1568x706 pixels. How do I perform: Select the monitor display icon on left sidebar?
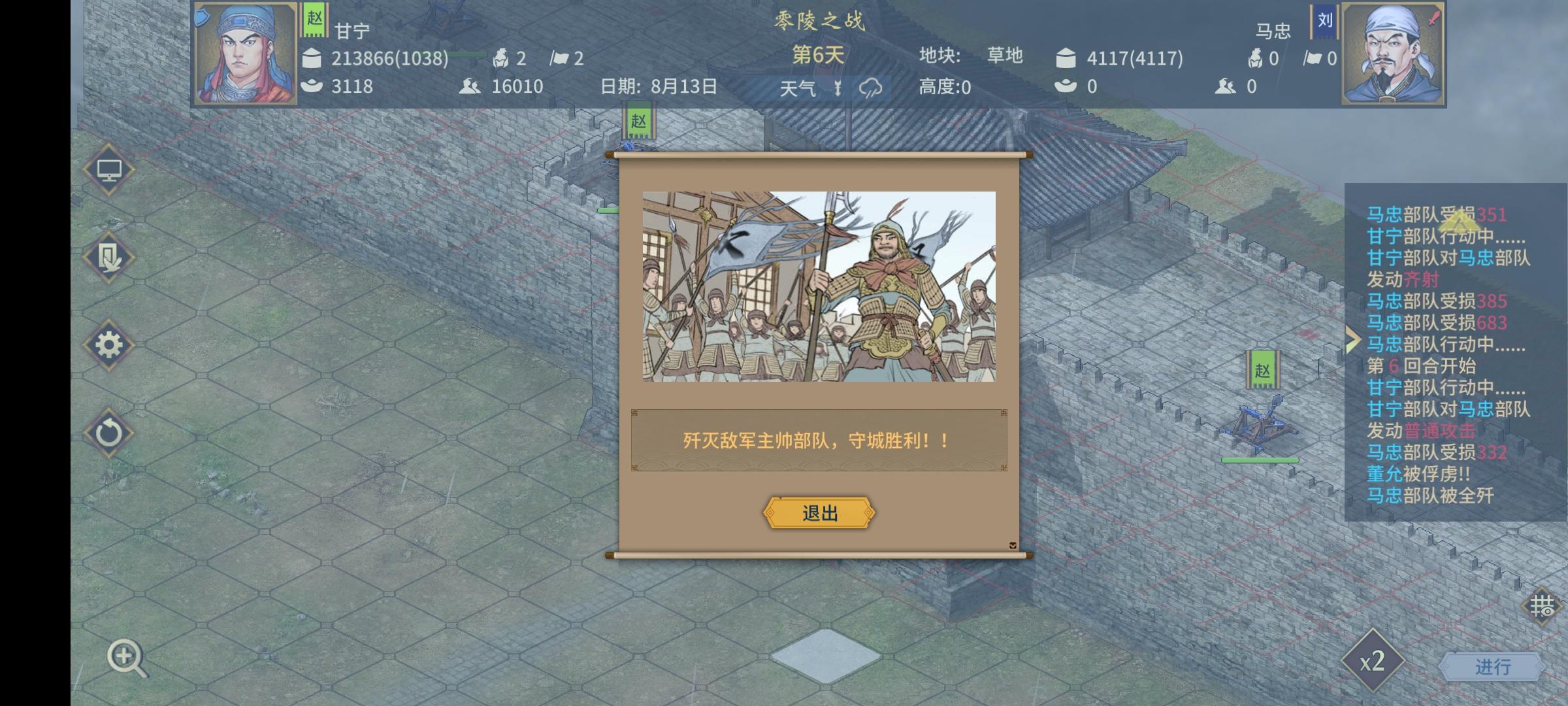(110, 169)
